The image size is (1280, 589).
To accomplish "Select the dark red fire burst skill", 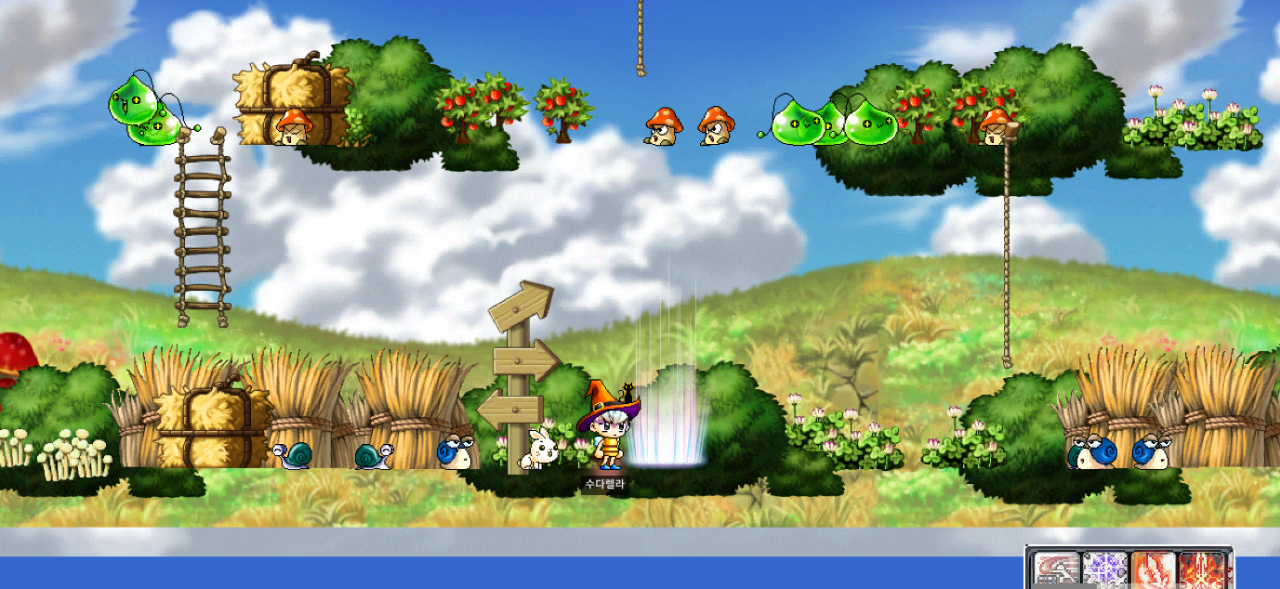I will click(x=1201, y=571).
